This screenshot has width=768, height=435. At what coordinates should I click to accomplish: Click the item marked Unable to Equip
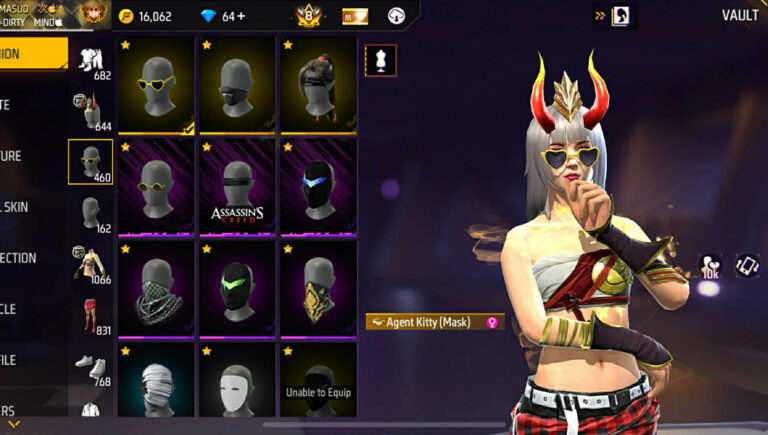[318, 380]
